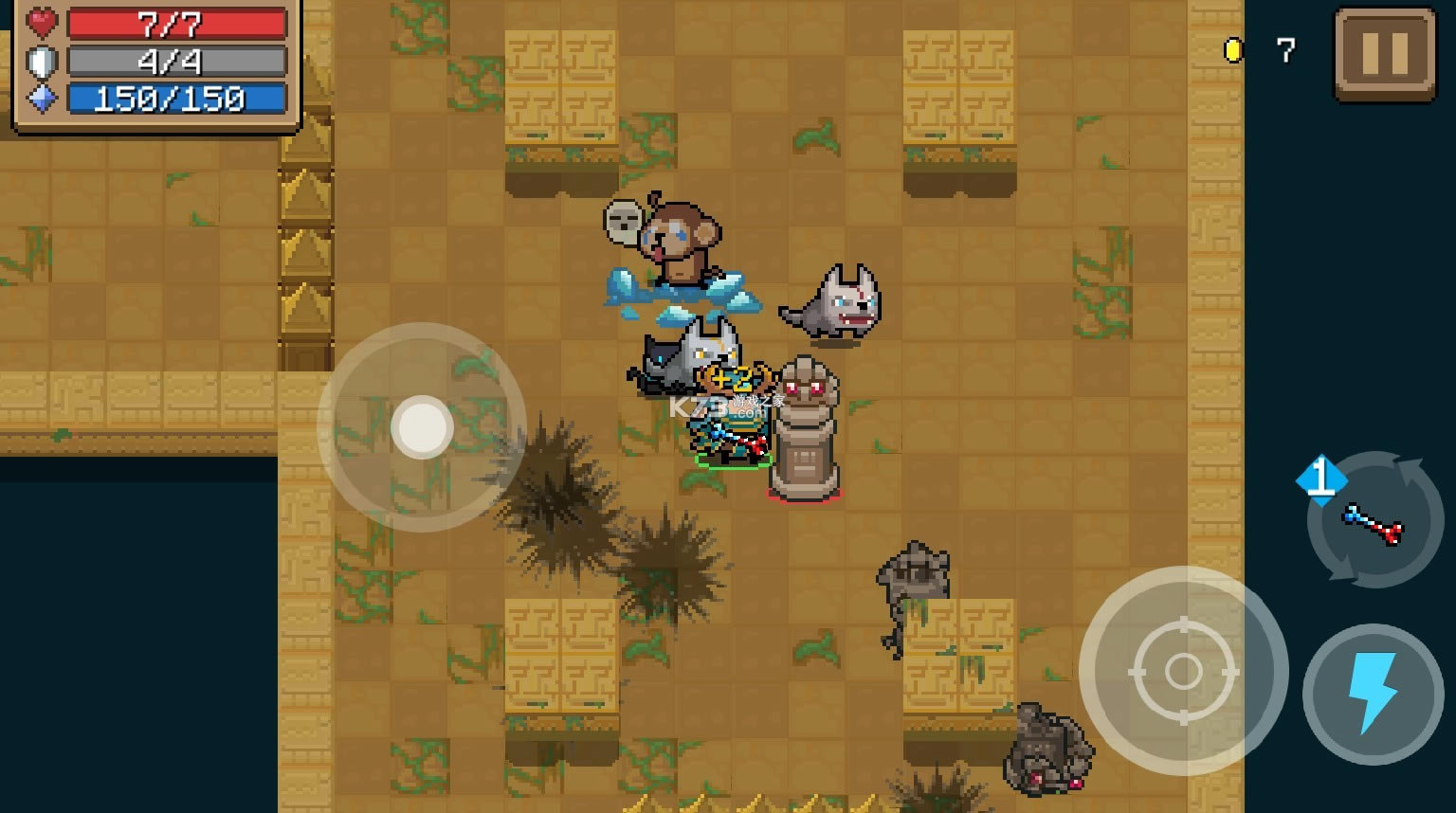The image size is (1456, 813).
Task: Activate the lightning bolt skill
Action: [x=1373, y=694]
